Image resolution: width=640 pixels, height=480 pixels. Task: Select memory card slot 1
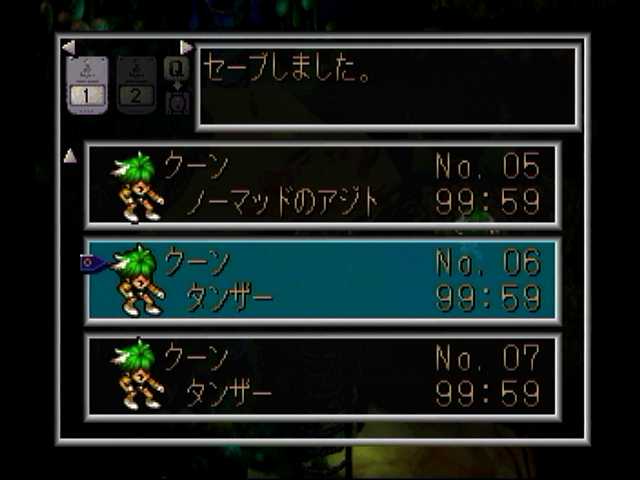[87, 85]
